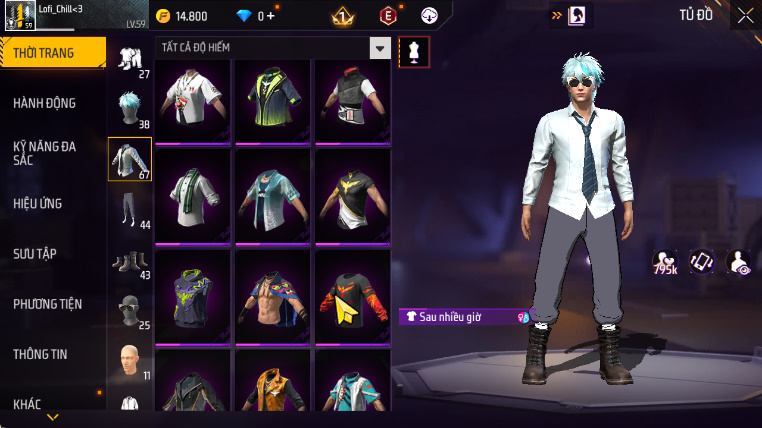
Task: Go to the Sưu Tập tab
Action: tap(35, 253)
